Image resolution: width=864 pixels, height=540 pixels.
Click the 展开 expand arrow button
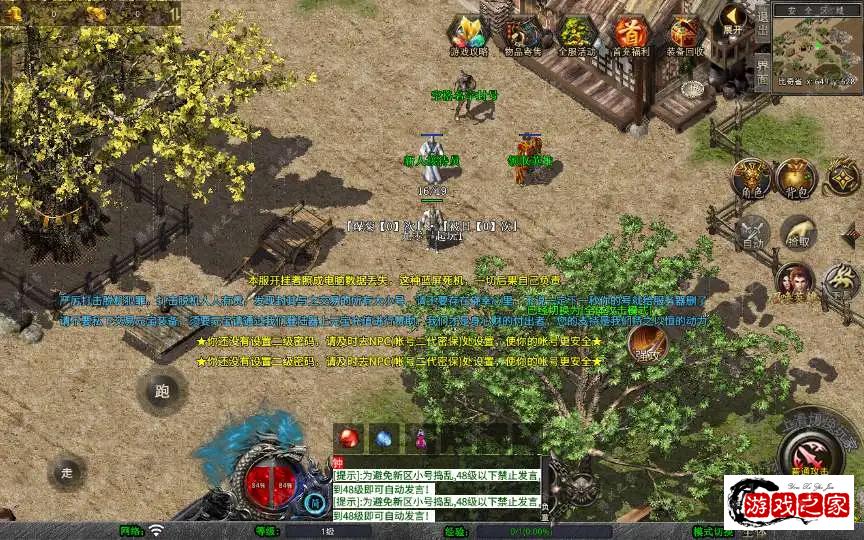click(734, 20)
